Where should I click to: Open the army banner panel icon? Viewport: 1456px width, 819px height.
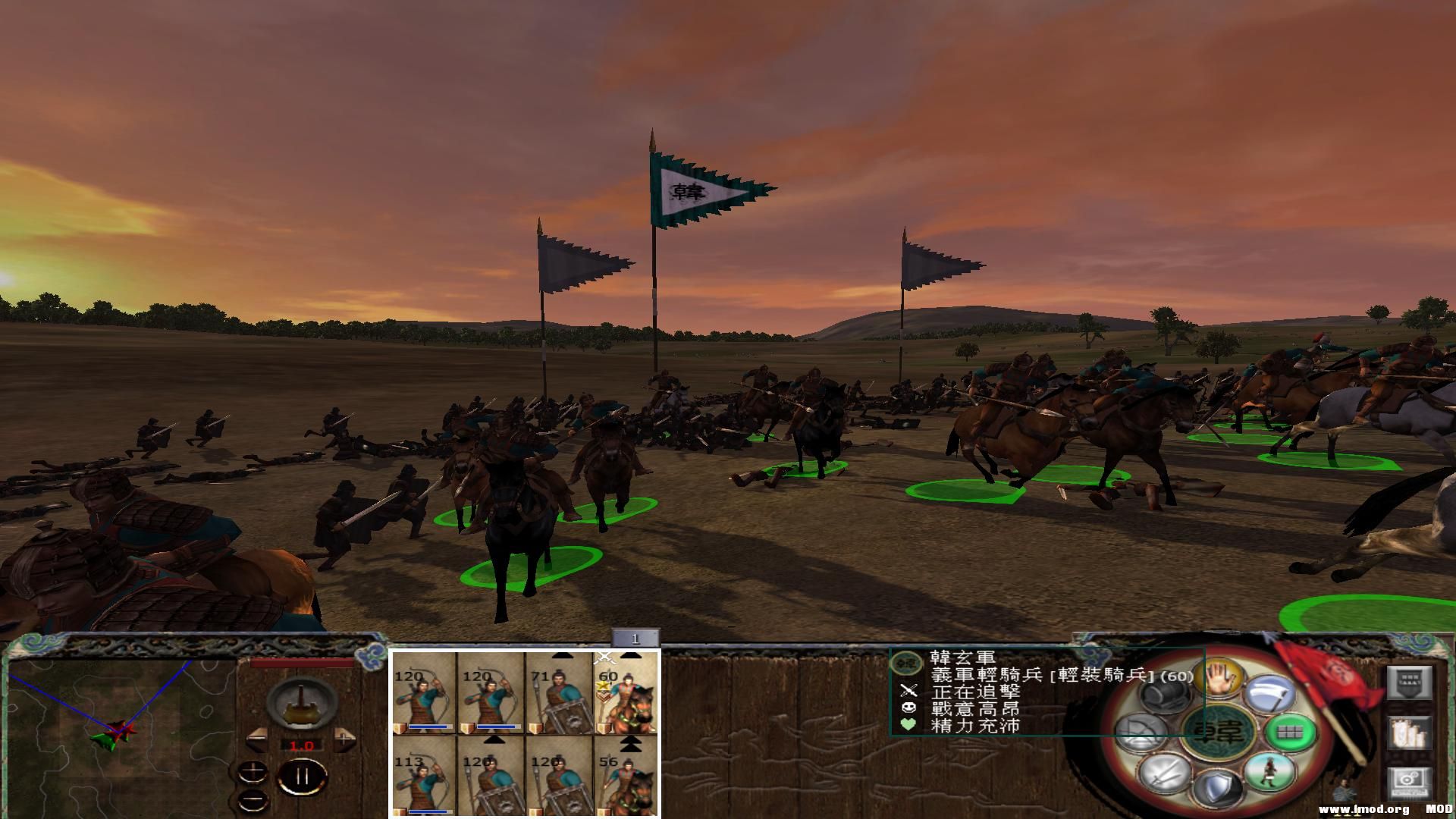tap(1409, 681)
